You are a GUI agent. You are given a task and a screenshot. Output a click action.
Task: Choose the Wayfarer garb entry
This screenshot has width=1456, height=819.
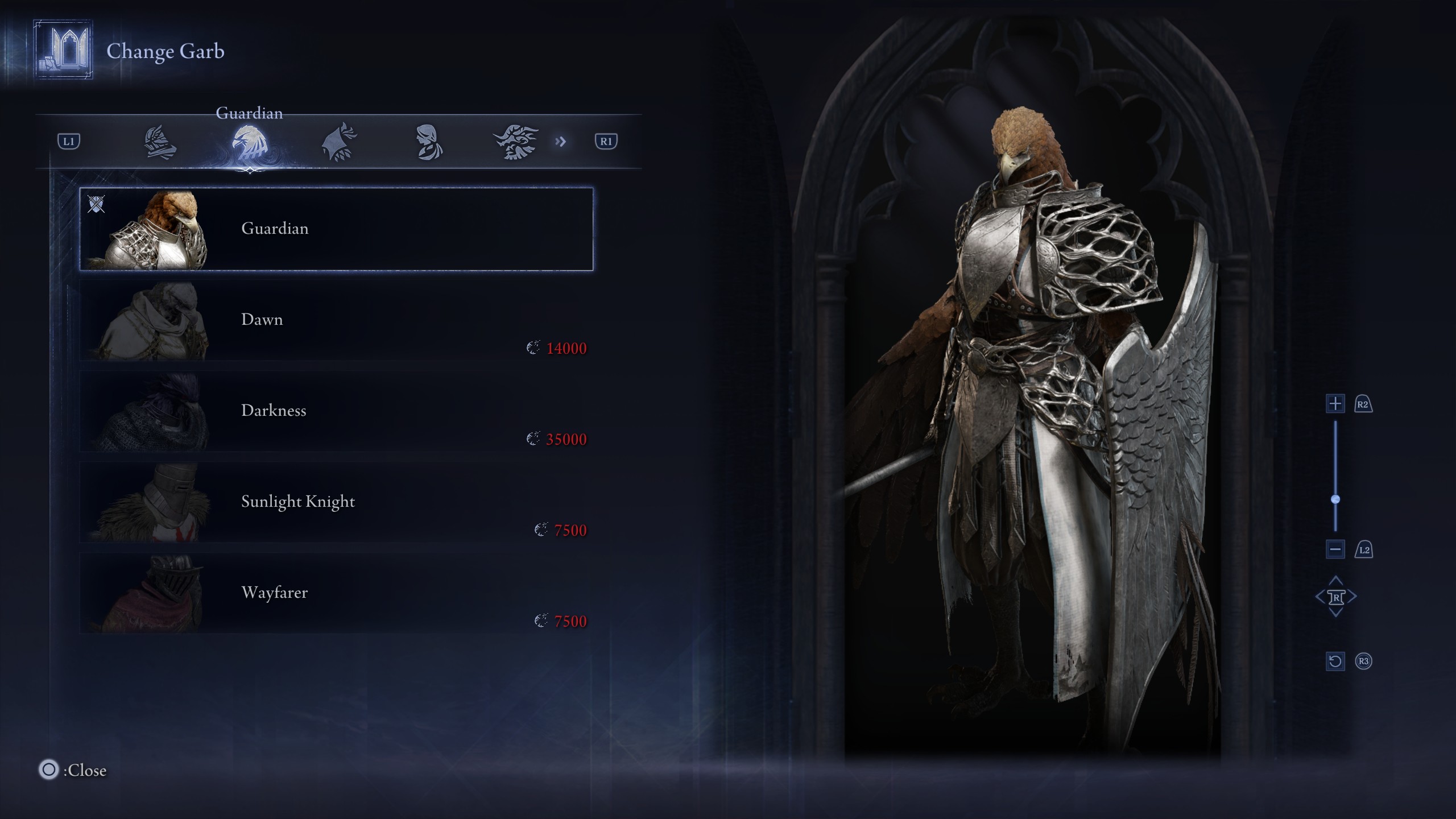(336, 593)
